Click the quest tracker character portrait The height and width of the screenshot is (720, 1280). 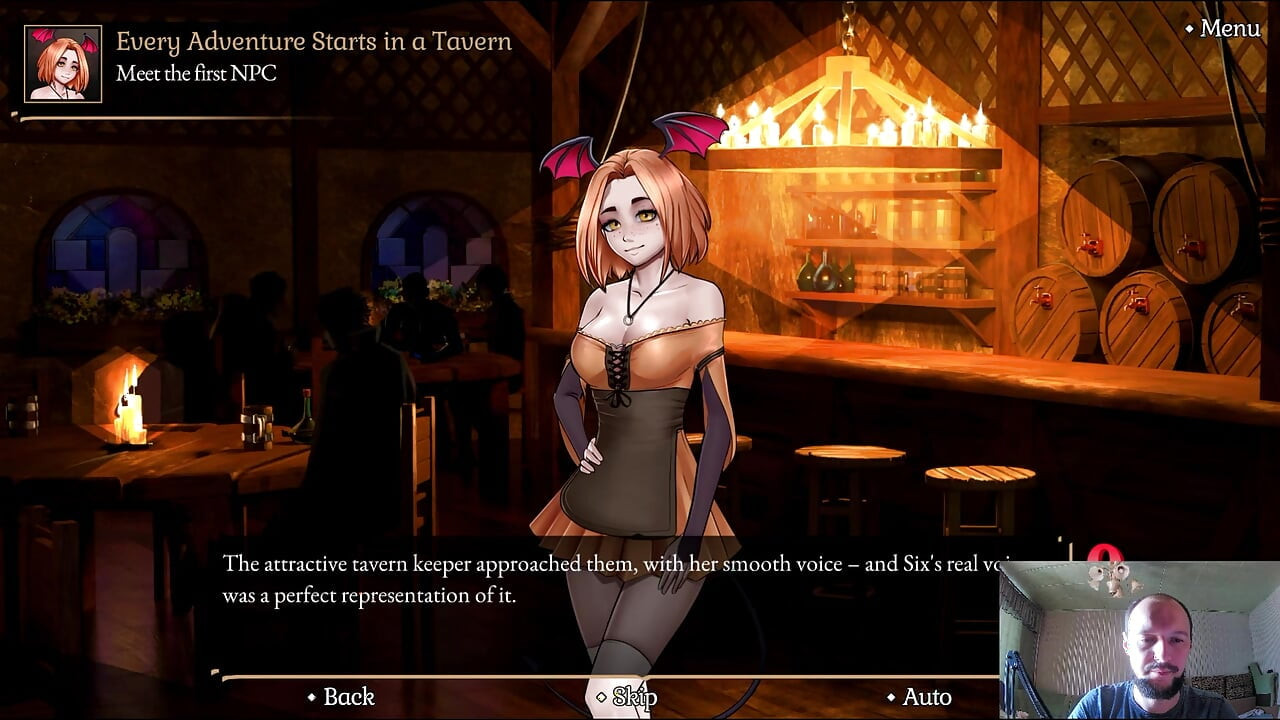pos(63,64)
